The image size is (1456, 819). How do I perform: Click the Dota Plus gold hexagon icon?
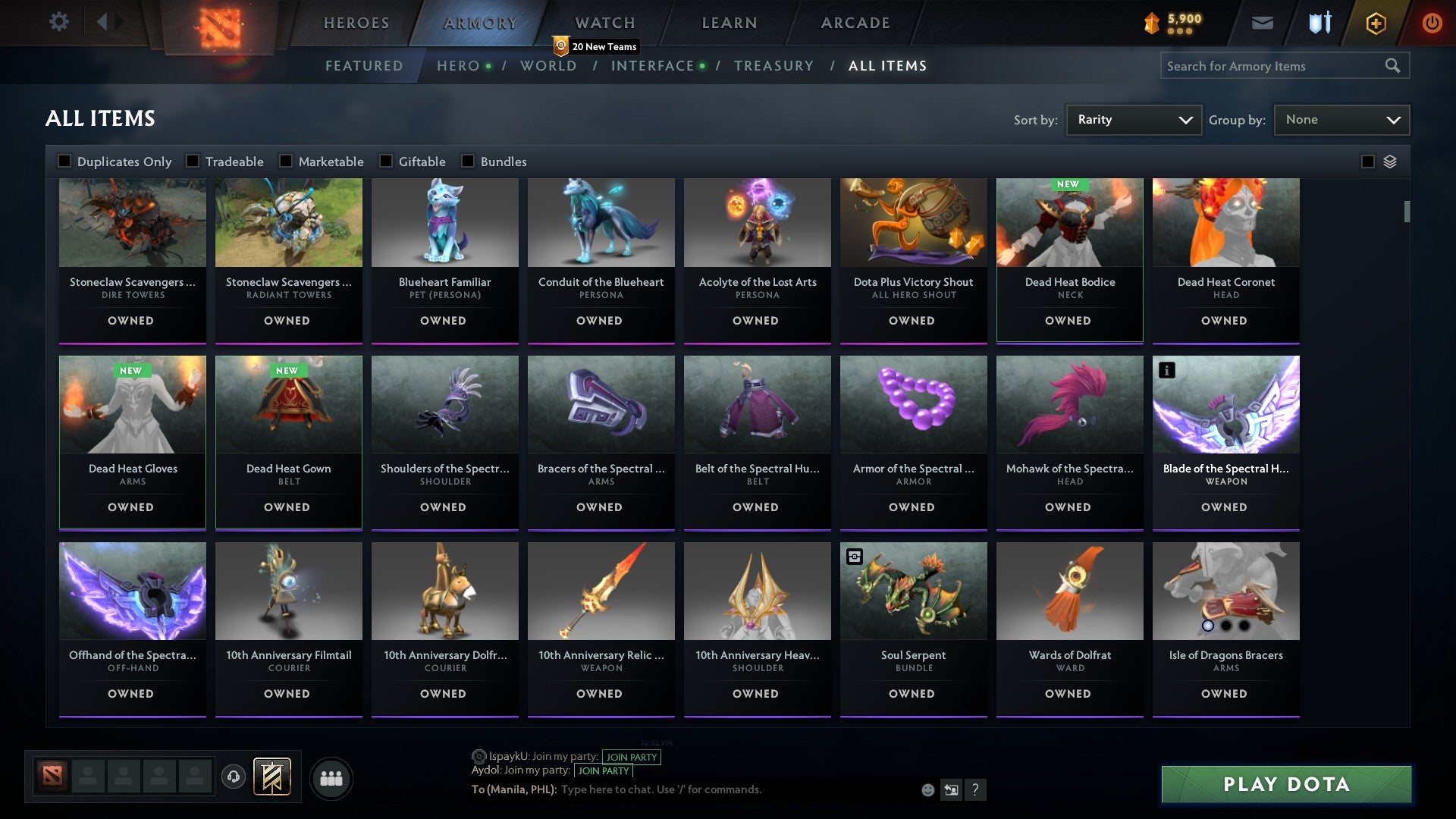[x=1375, y=23]
